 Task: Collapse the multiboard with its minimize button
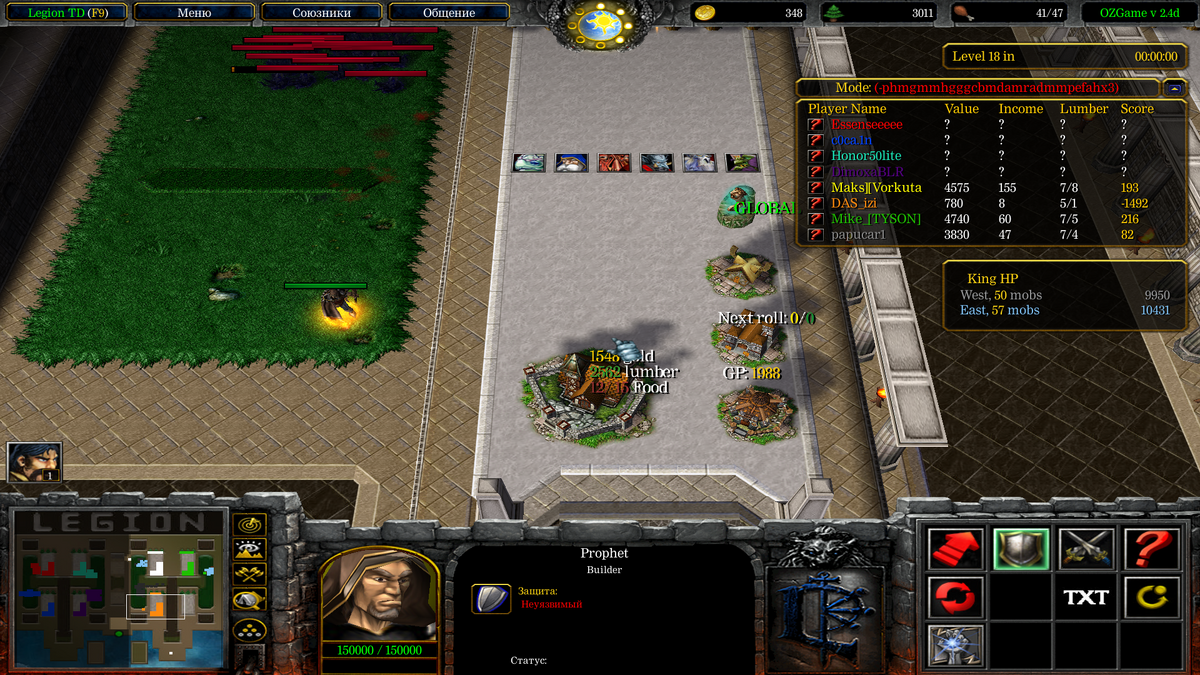[x=1174, y=88]
